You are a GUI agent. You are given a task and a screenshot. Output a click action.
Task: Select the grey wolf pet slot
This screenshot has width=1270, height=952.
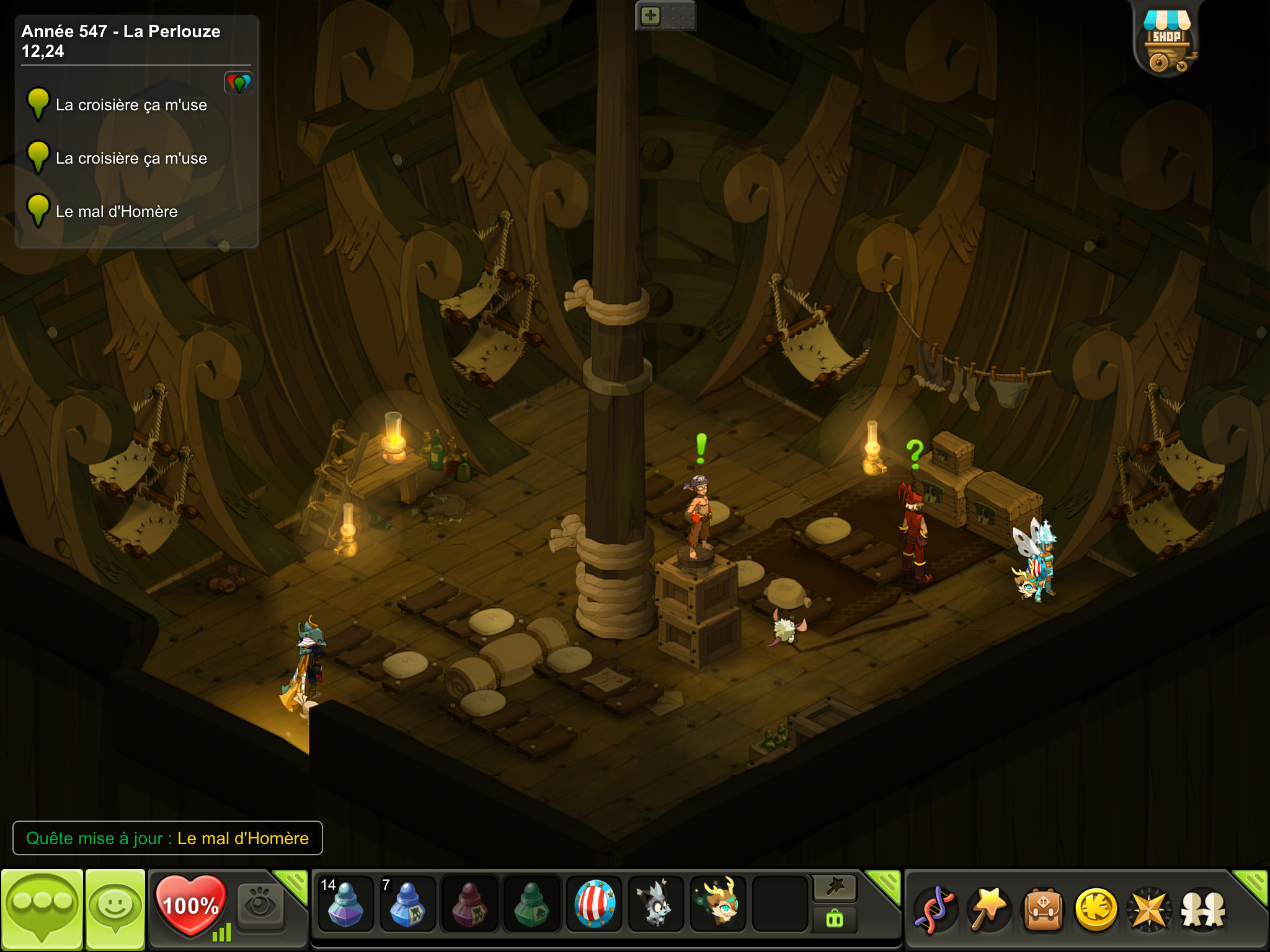pyautogui.click(x=655, y=904)
